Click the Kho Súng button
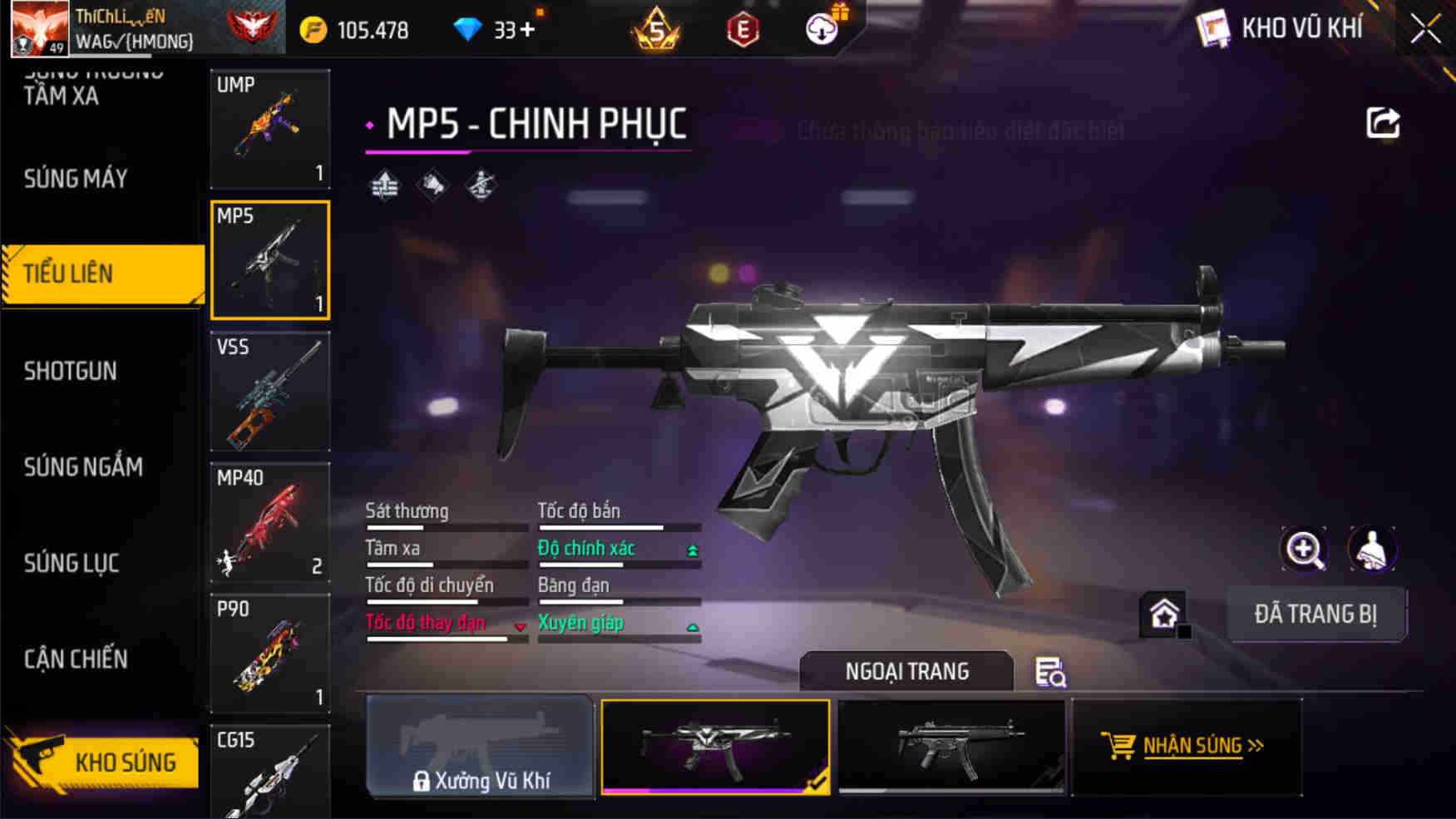Screen dimensions: 1456x819 [104, 762]
